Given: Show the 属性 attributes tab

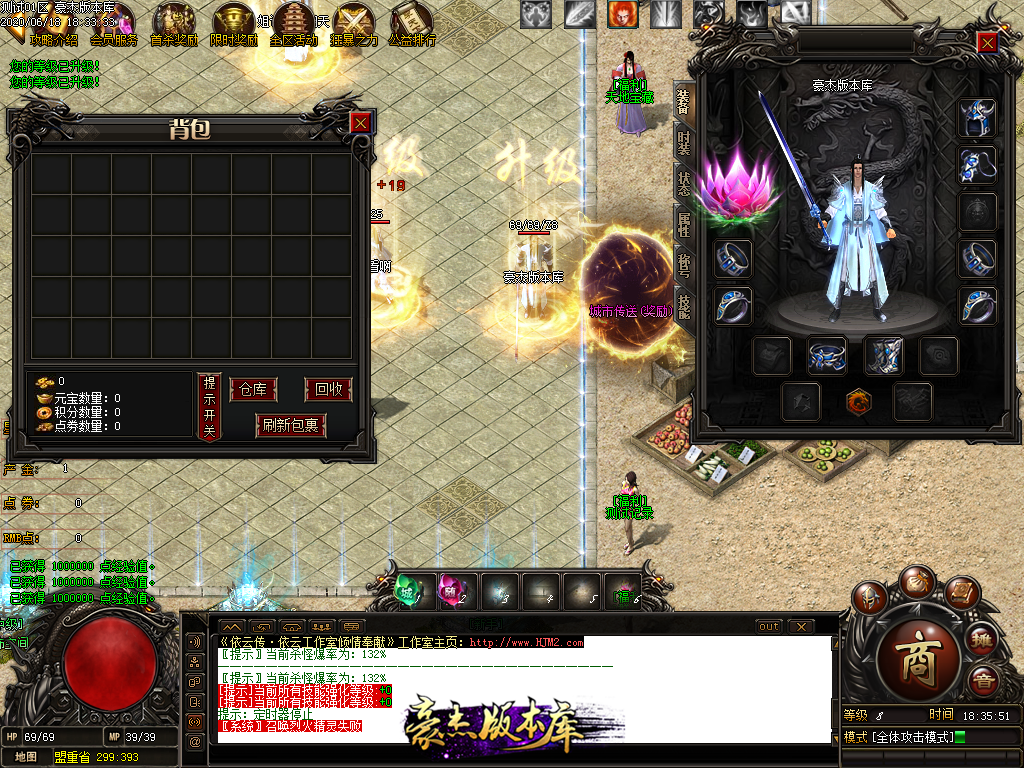Looking at the screenshot, I should 684,224.
